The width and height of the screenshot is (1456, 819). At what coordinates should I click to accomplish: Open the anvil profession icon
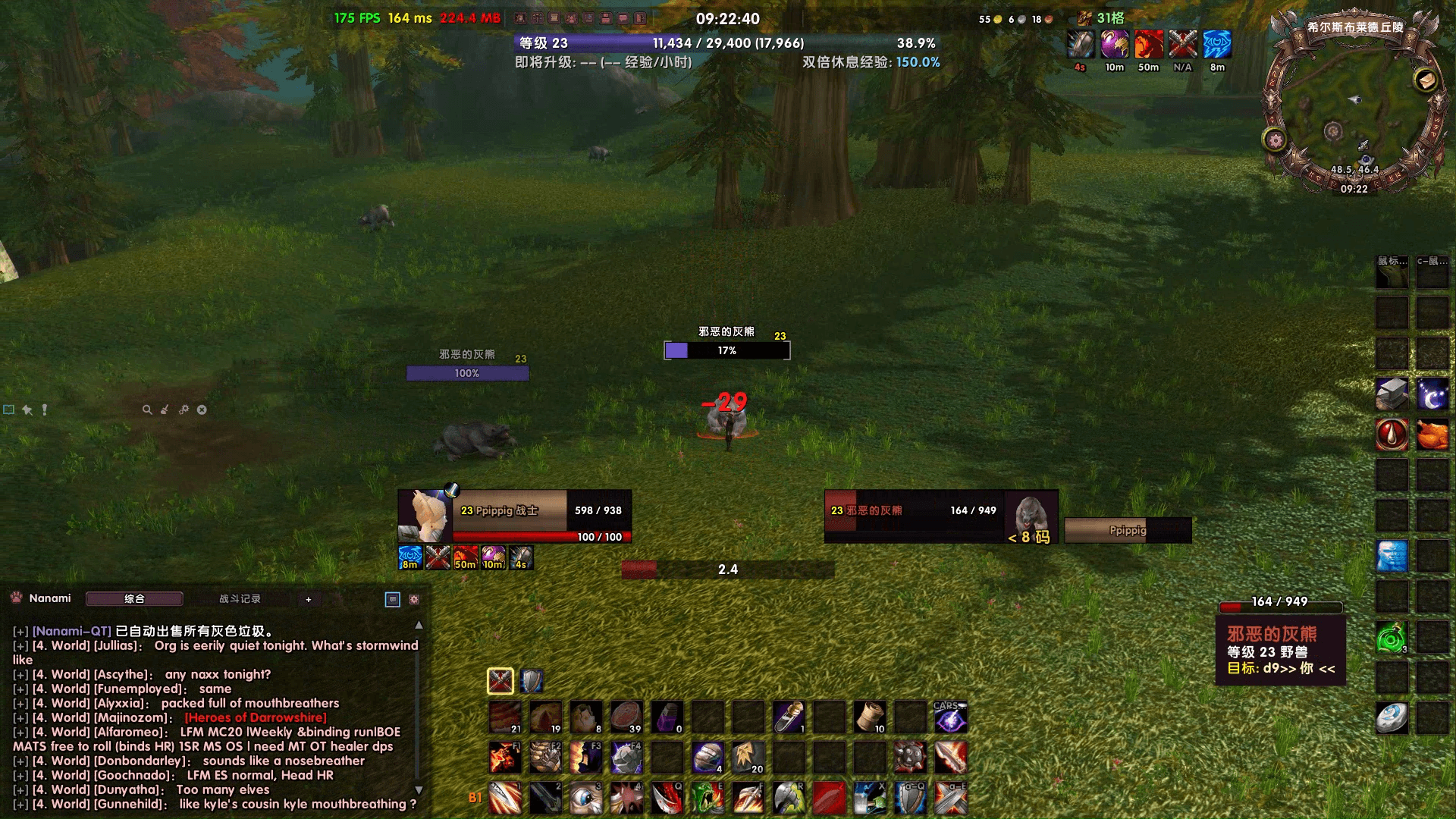coord(1392,394)
